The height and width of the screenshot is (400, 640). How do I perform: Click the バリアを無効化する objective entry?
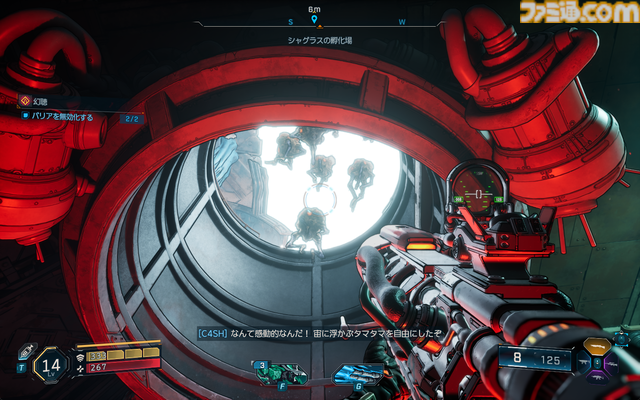click(x=64, y=117)
